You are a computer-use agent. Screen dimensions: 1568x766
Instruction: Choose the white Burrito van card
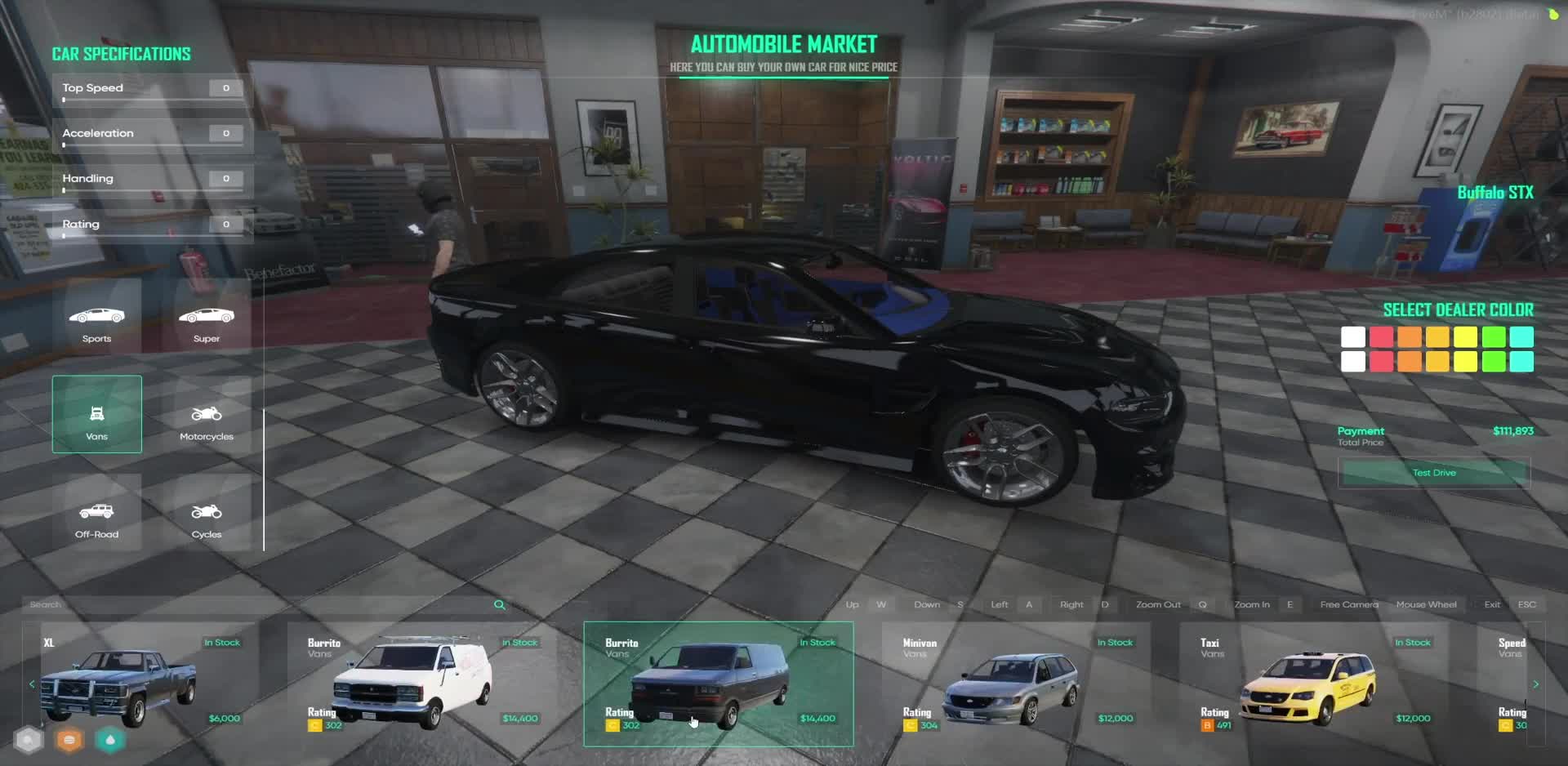[421, 684]
